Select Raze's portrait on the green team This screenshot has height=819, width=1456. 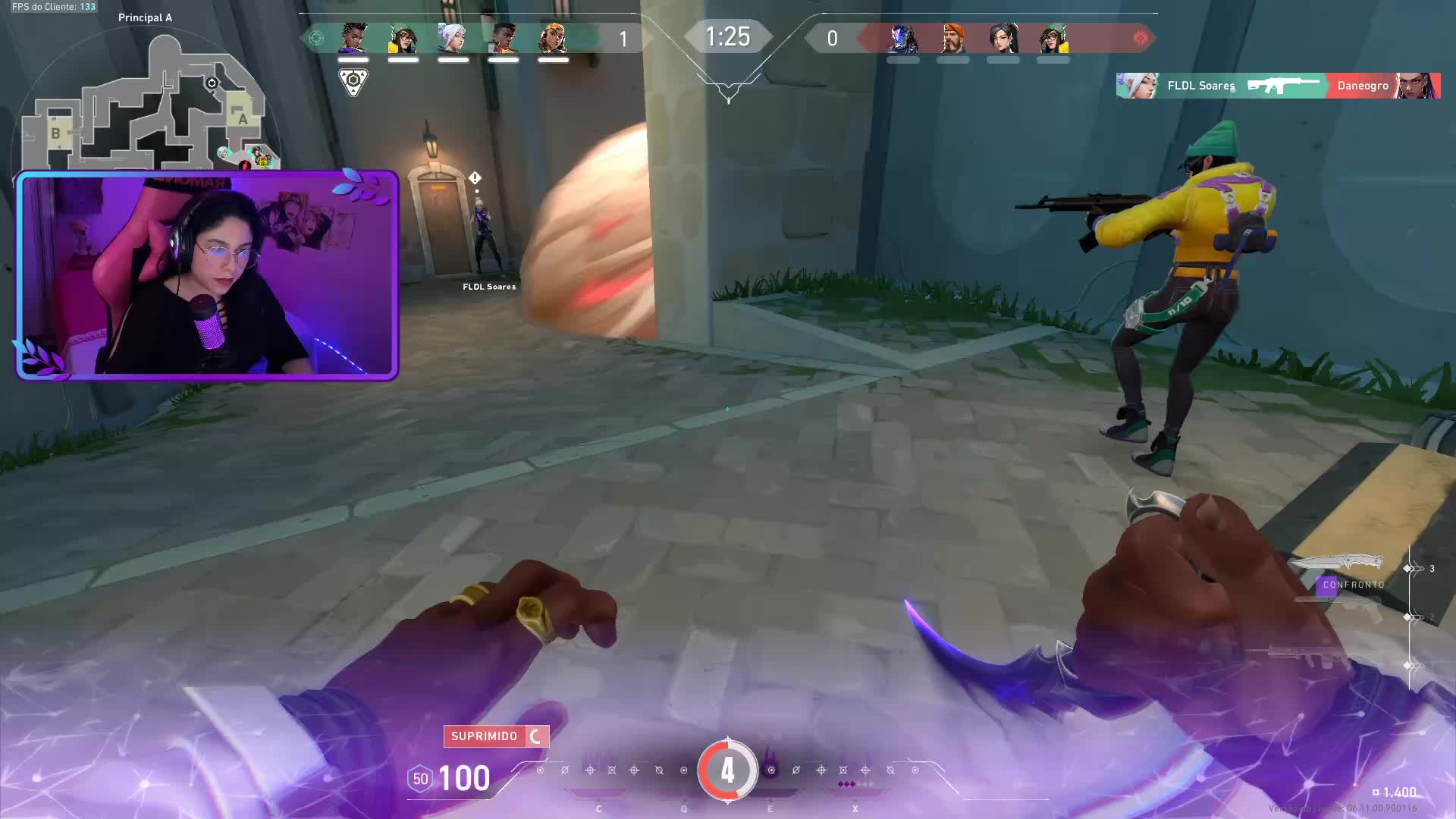tap(553, 38)
